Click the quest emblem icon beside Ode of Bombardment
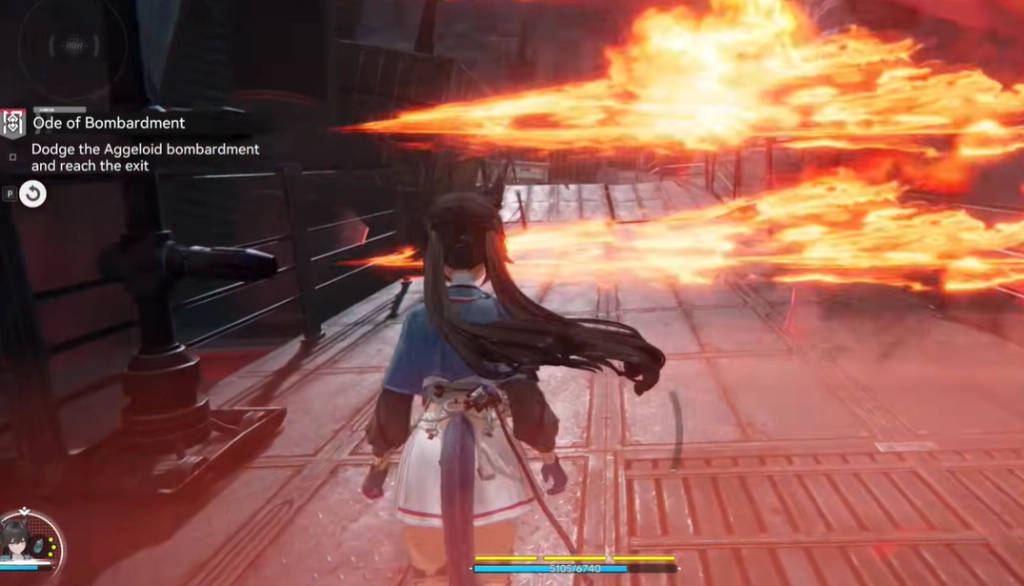 [13, 123]
